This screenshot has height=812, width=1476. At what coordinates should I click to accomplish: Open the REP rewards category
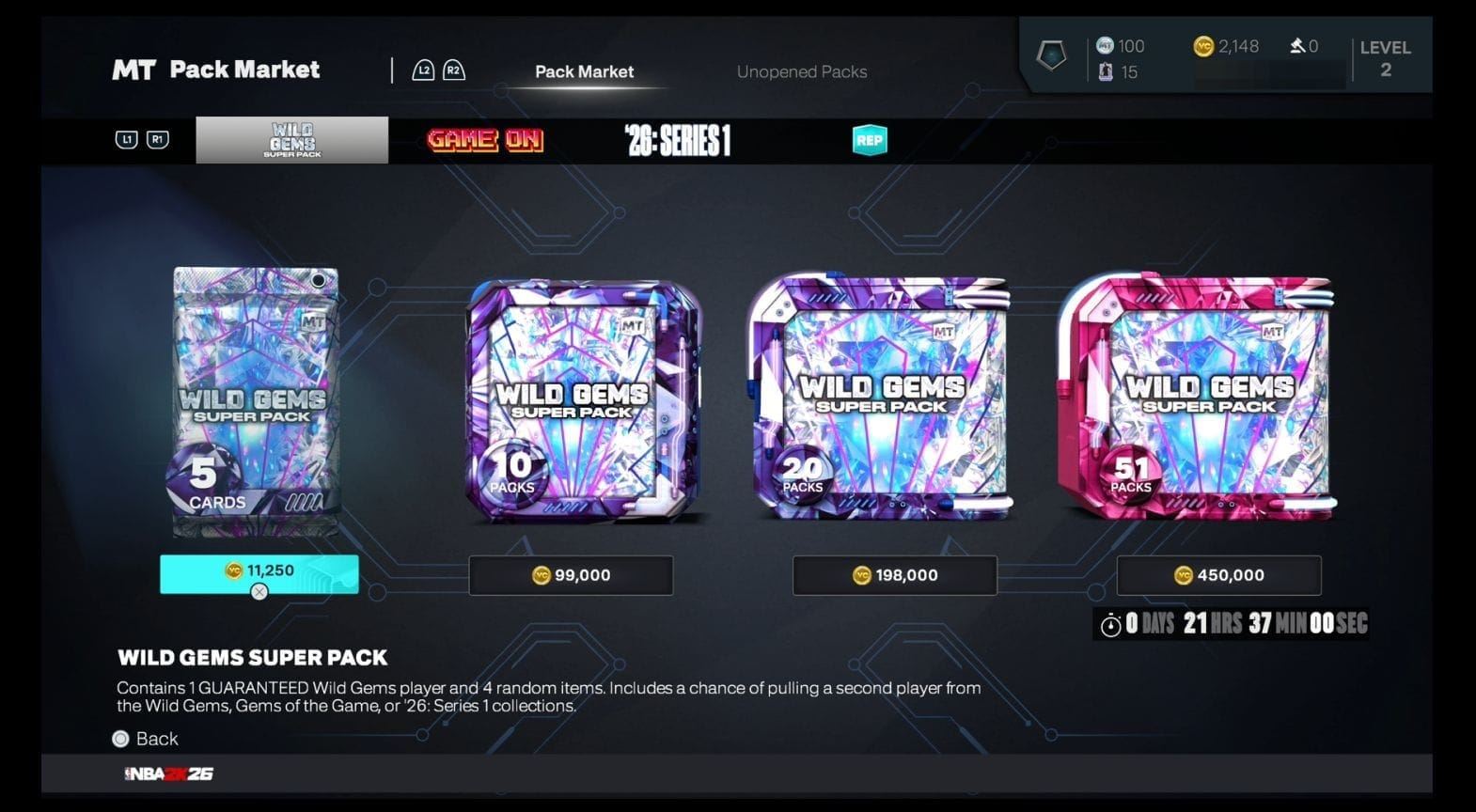point(869,141)
